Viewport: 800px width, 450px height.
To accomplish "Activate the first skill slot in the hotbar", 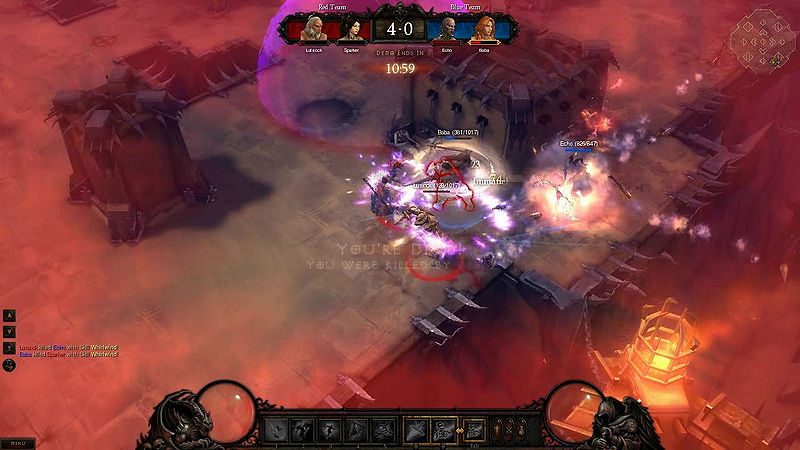I will click(x=274, y=430).
